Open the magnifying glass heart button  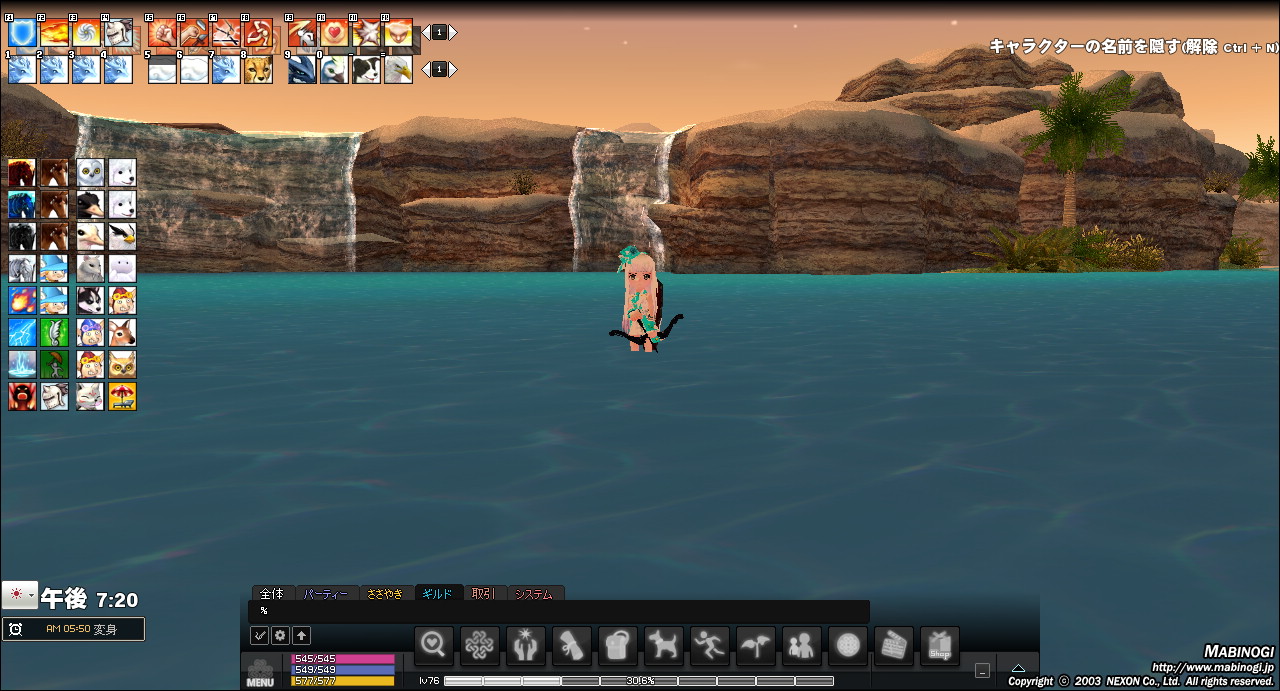434,645
